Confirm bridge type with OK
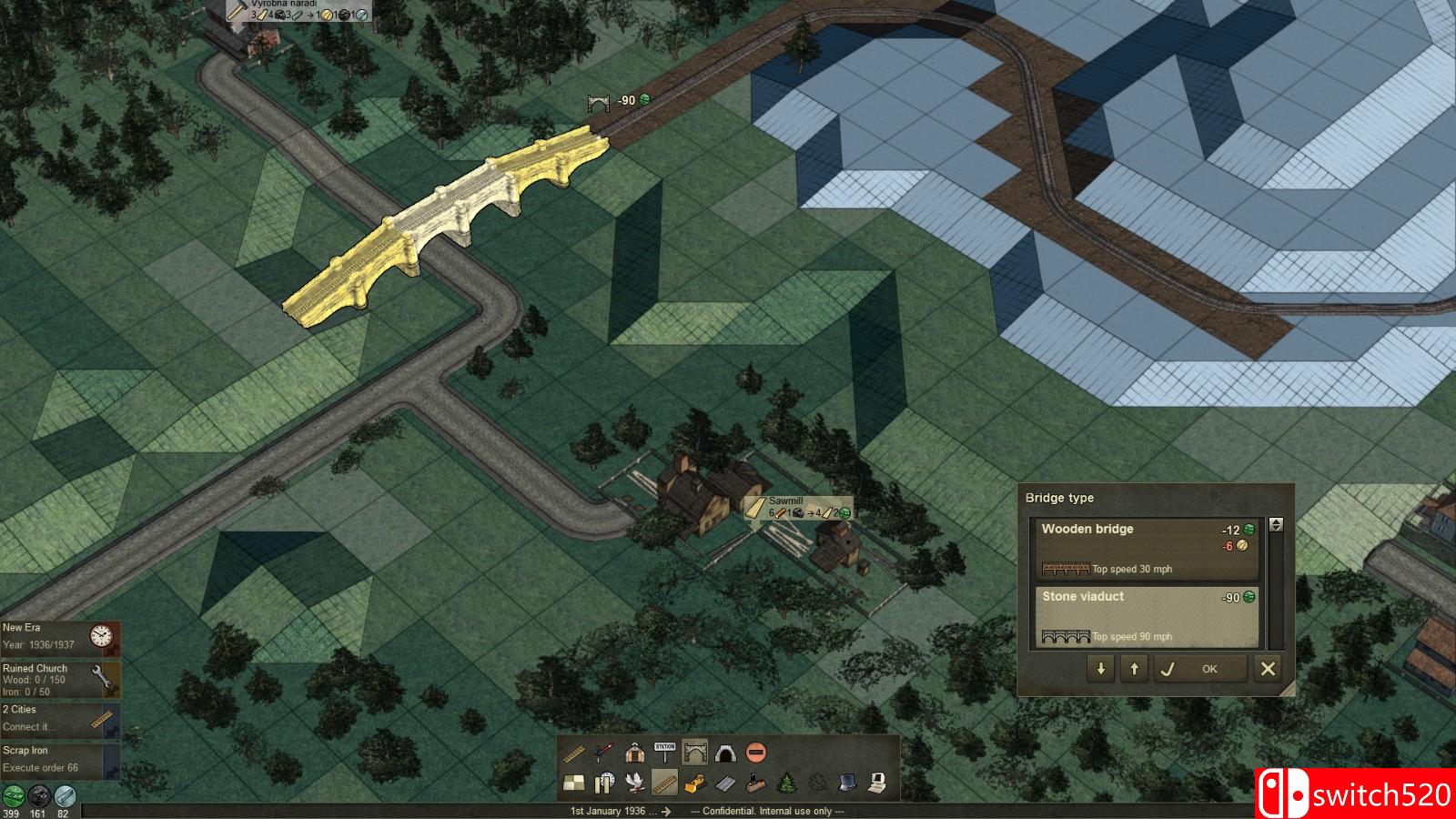The width and height of the screenshot is (1456, 819). 1198,669
